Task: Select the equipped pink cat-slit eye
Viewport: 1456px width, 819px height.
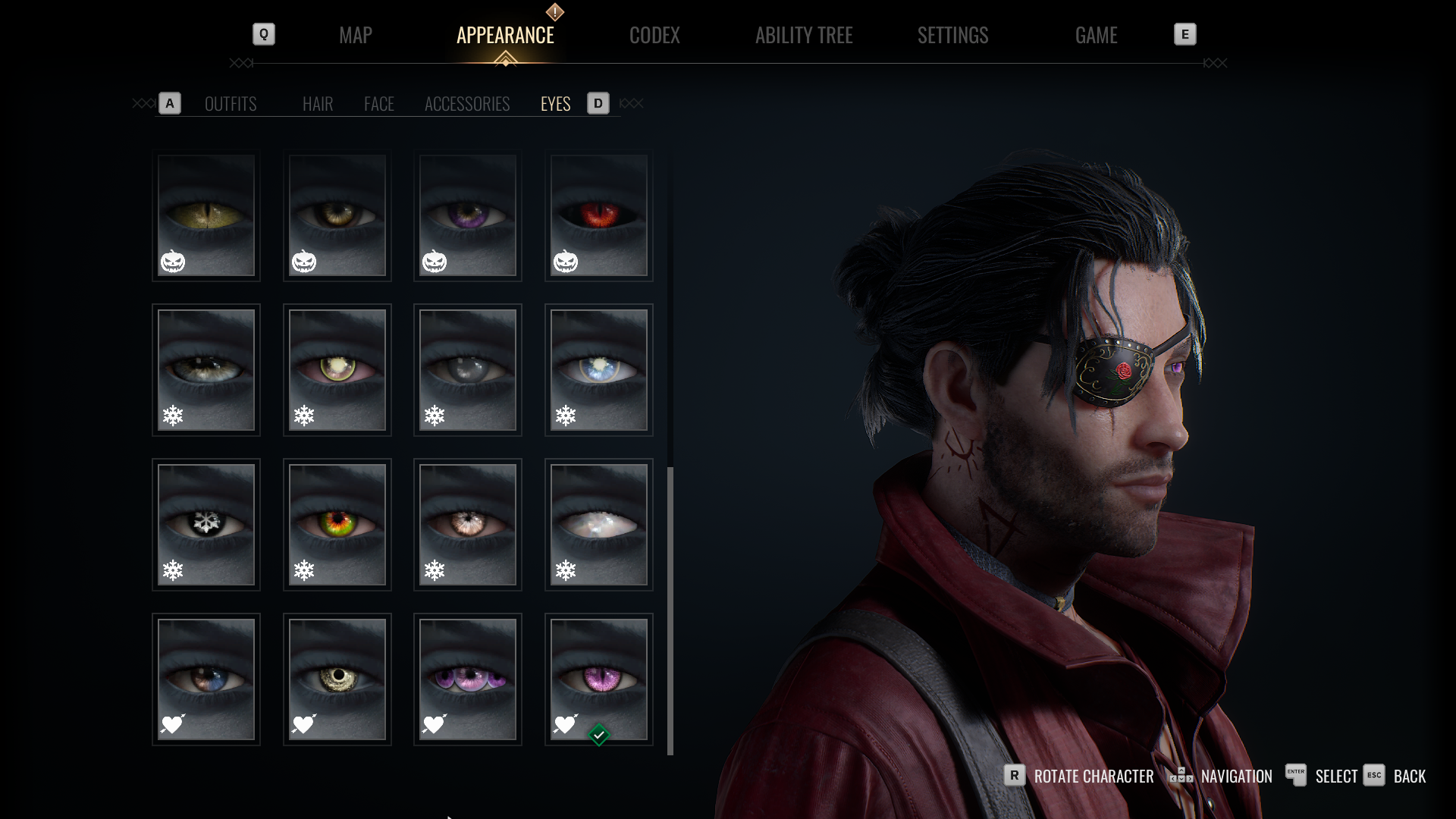Action: click(599, 679)
